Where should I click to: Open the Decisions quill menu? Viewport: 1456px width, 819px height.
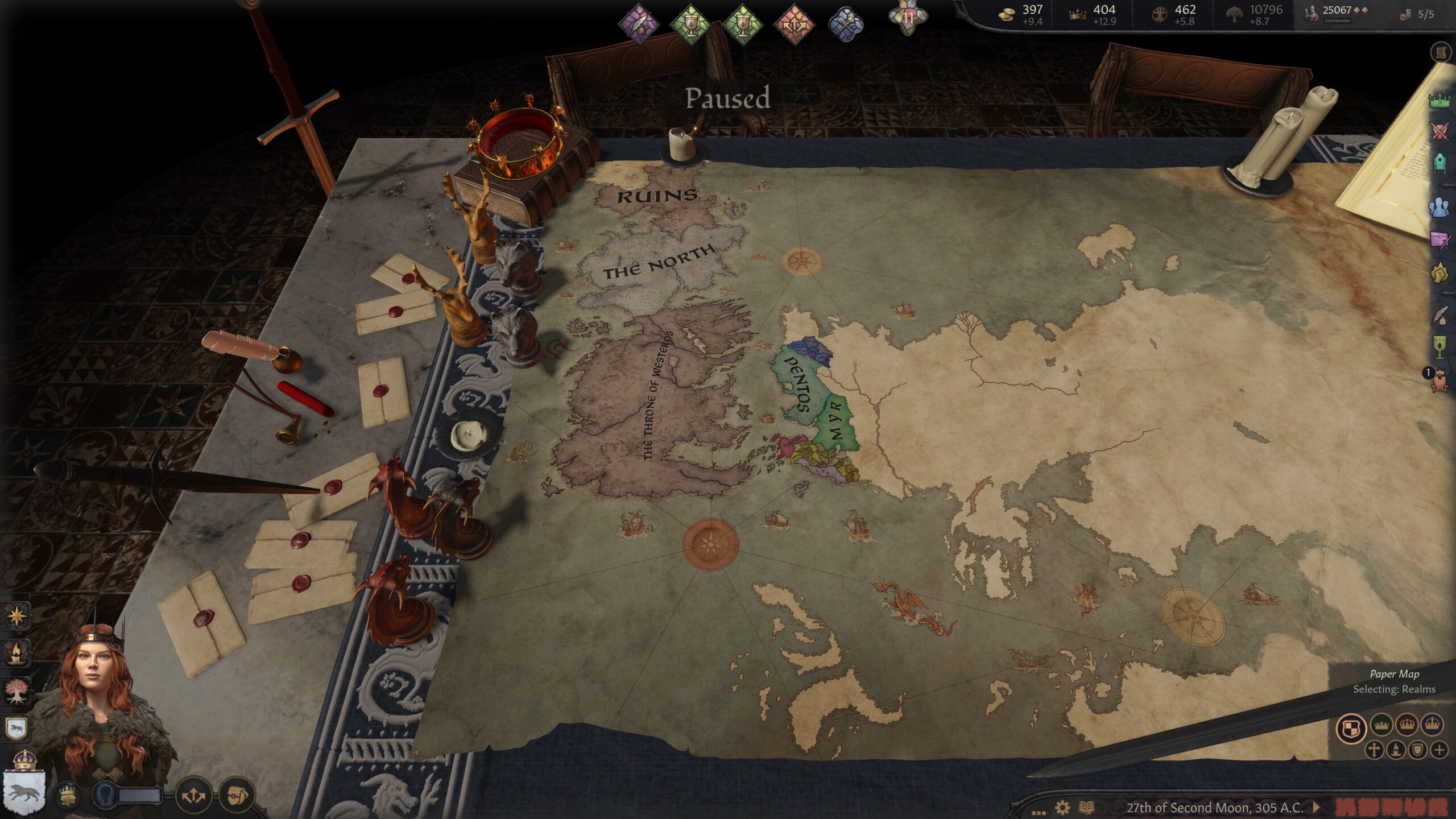pyautogui.click(x=1440, y=316)
